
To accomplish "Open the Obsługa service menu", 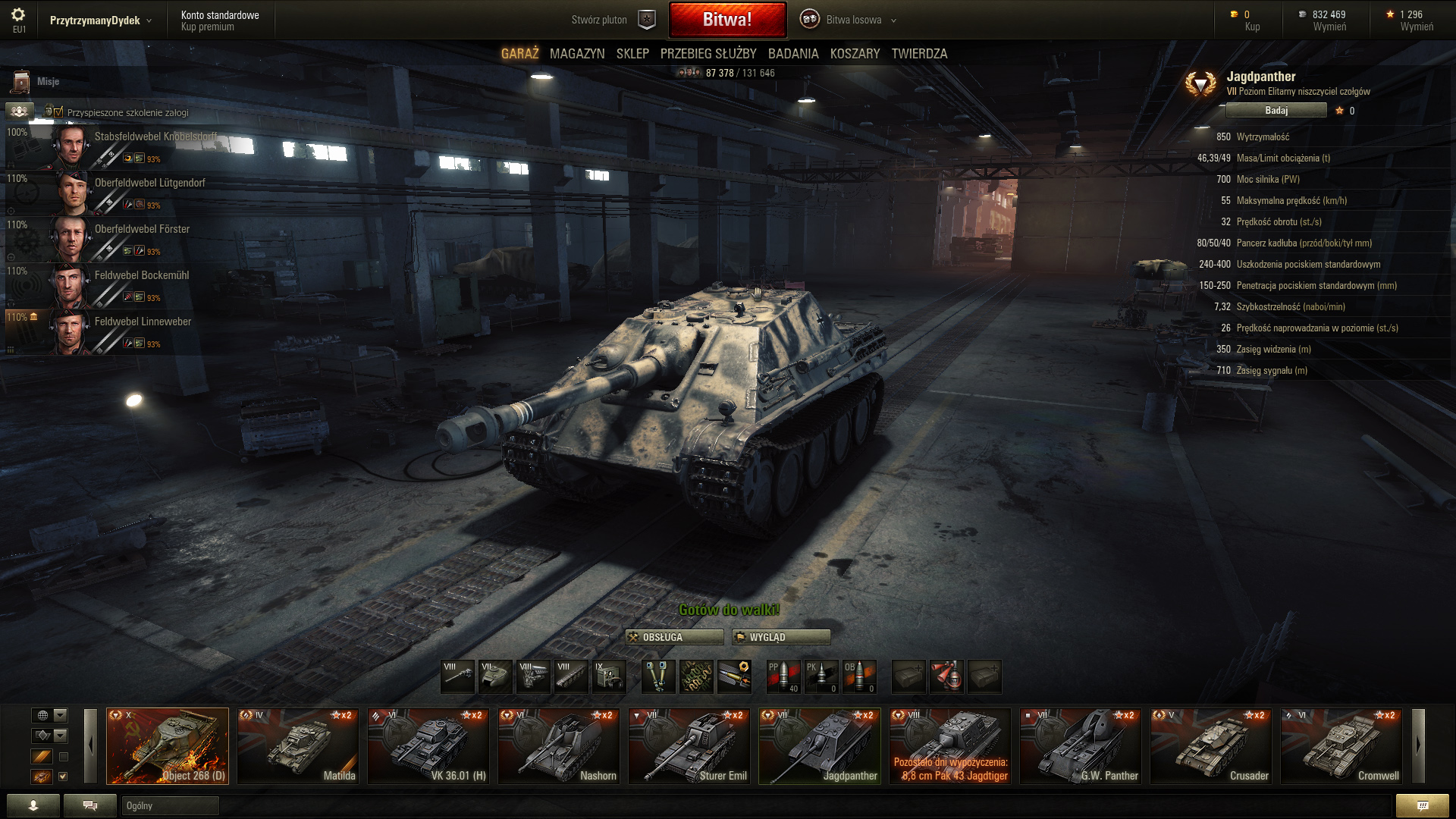I will pyautogui.click(x=673, y=637).
